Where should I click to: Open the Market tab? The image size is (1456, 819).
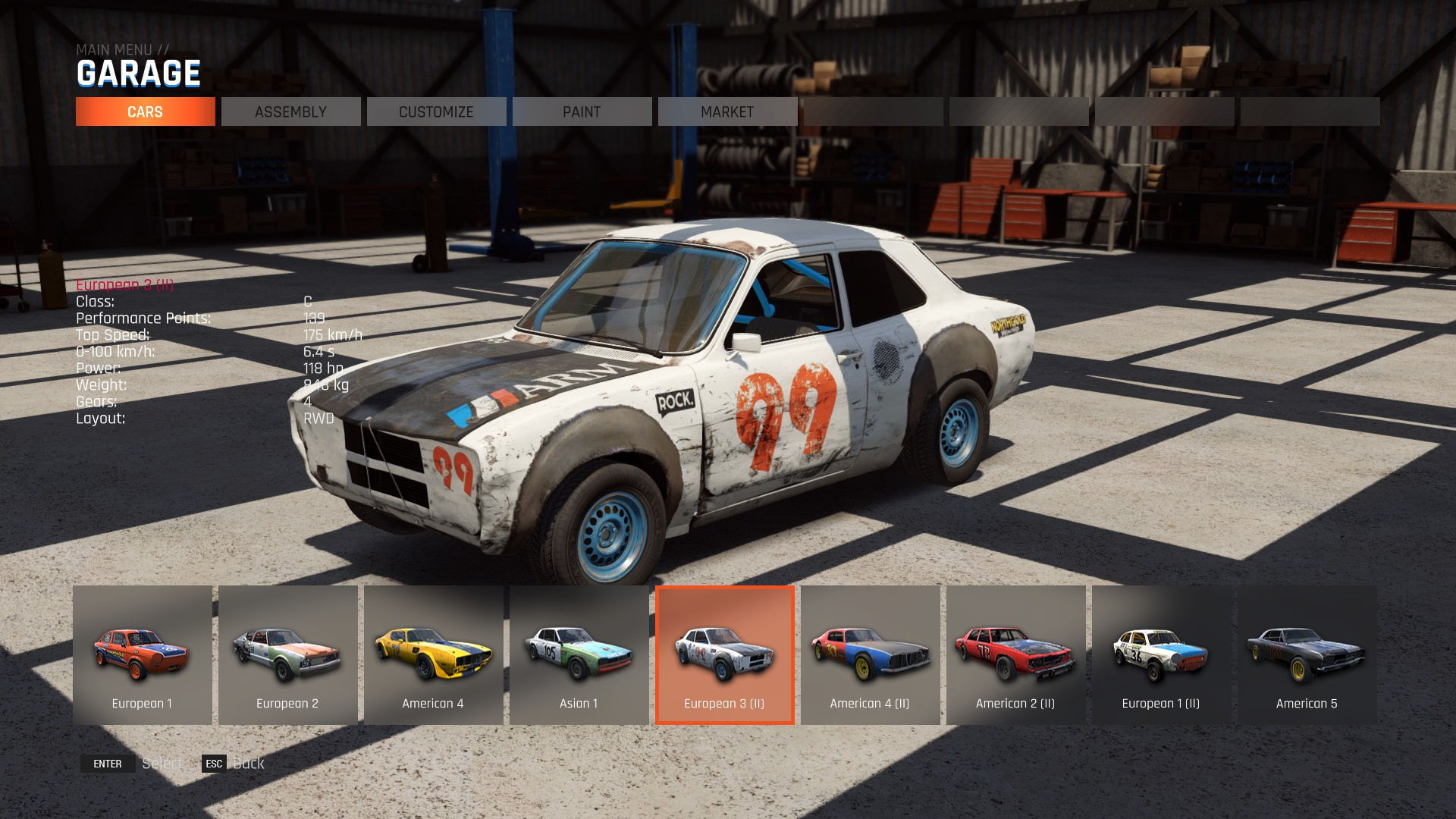tap(727, 111)
